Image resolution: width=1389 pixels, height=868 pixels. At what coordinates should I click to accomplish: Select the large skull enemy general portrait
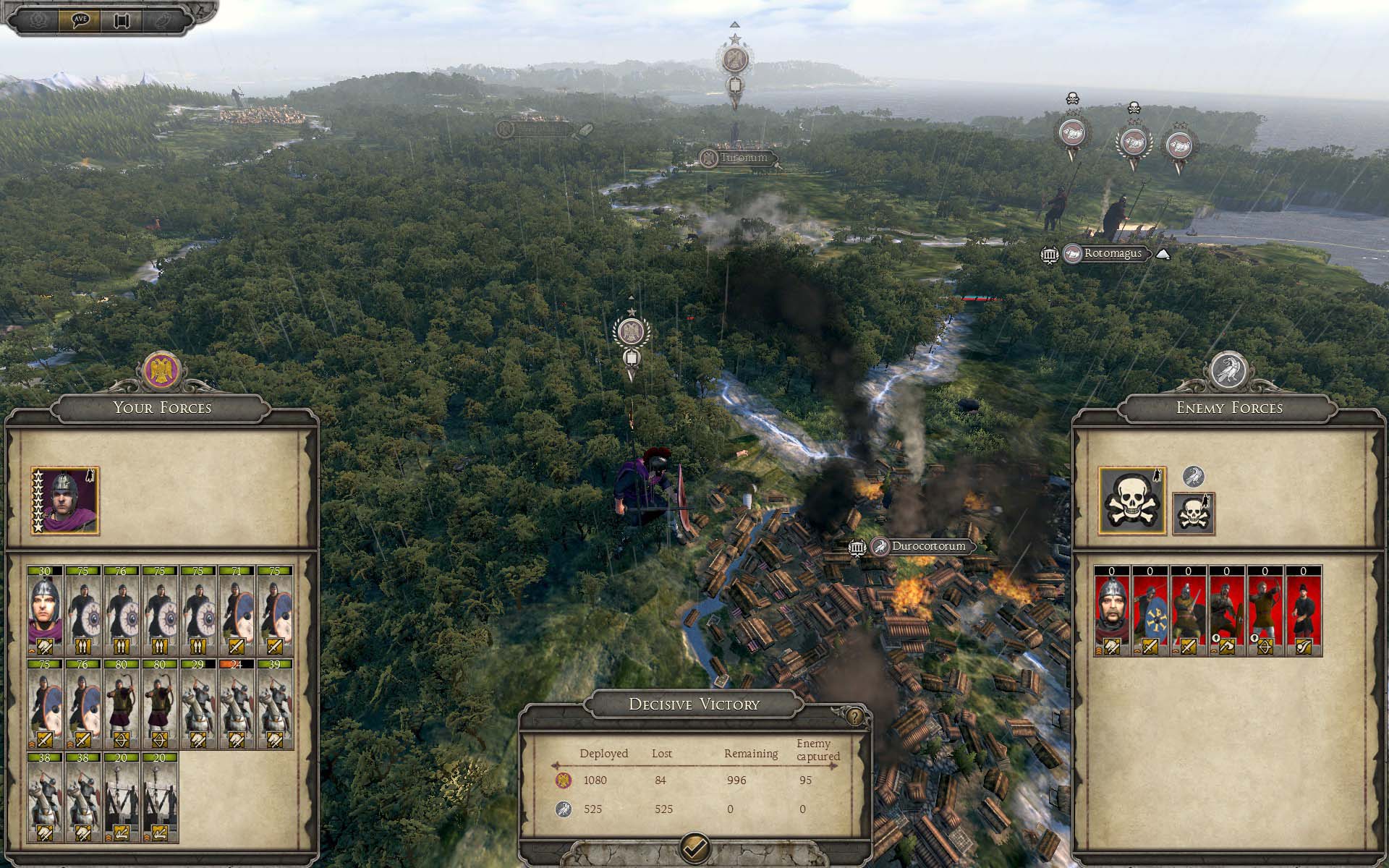point(1132,501)
